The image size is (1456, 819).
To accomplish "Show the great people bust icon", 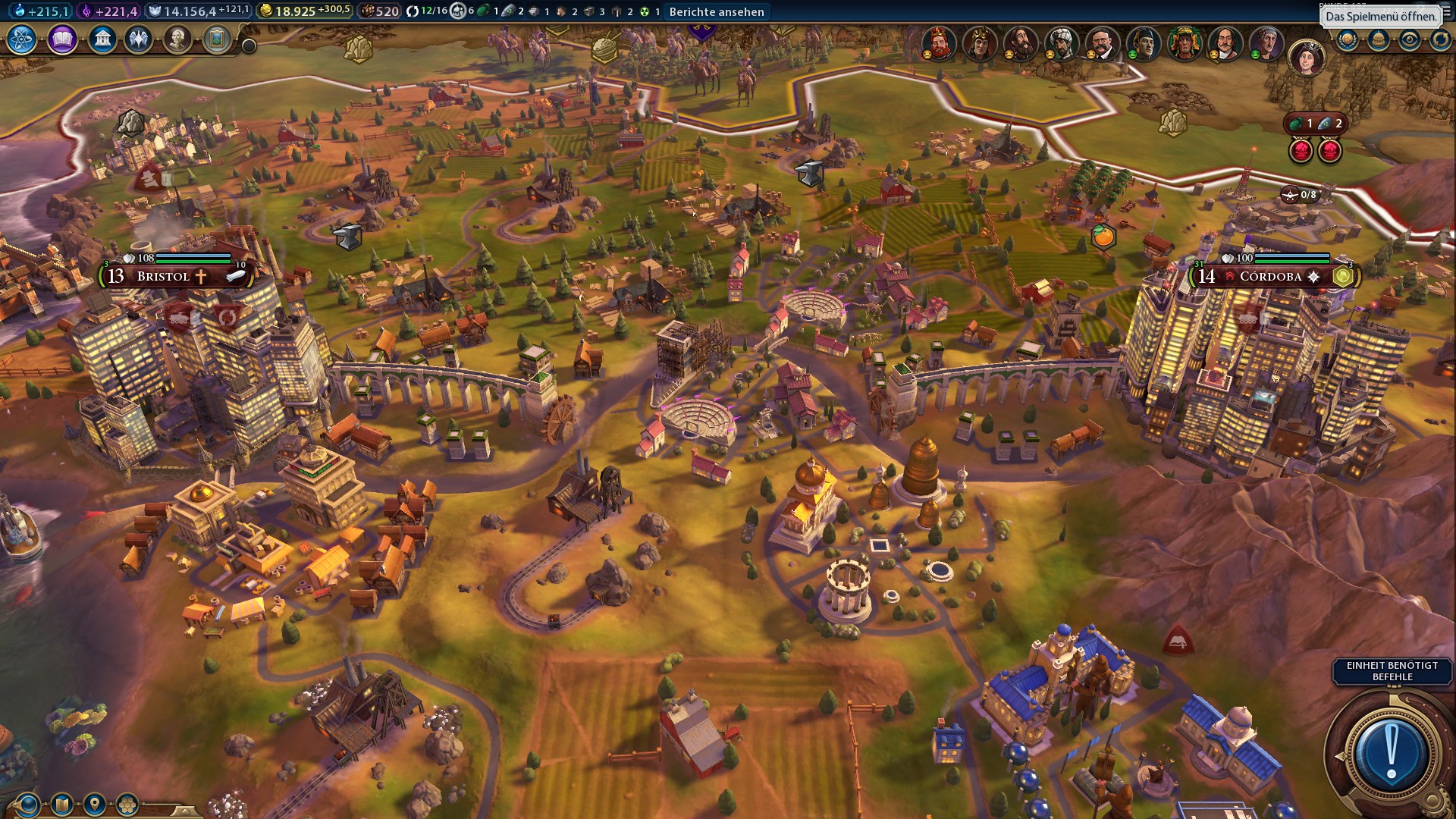I will click(177, 39).
